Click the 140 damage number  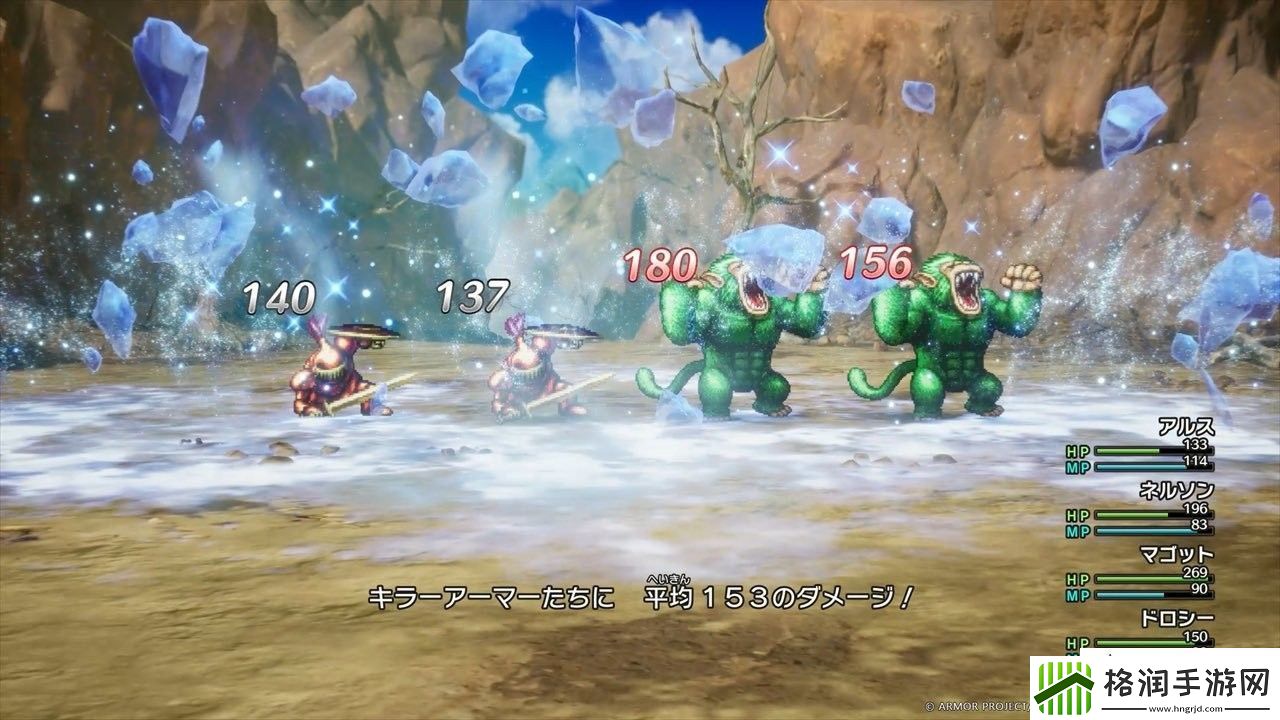(278, 295)
